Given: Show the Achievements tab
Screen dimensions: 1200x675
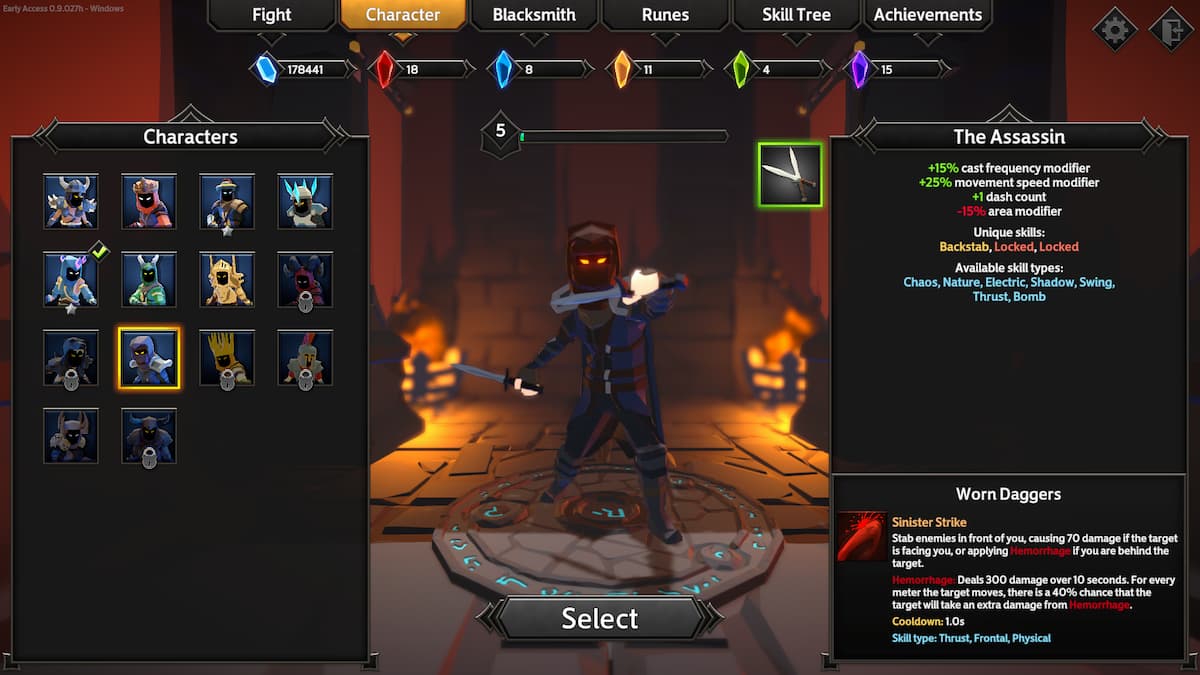Looking at the screenshot, I should pos(928,15).
